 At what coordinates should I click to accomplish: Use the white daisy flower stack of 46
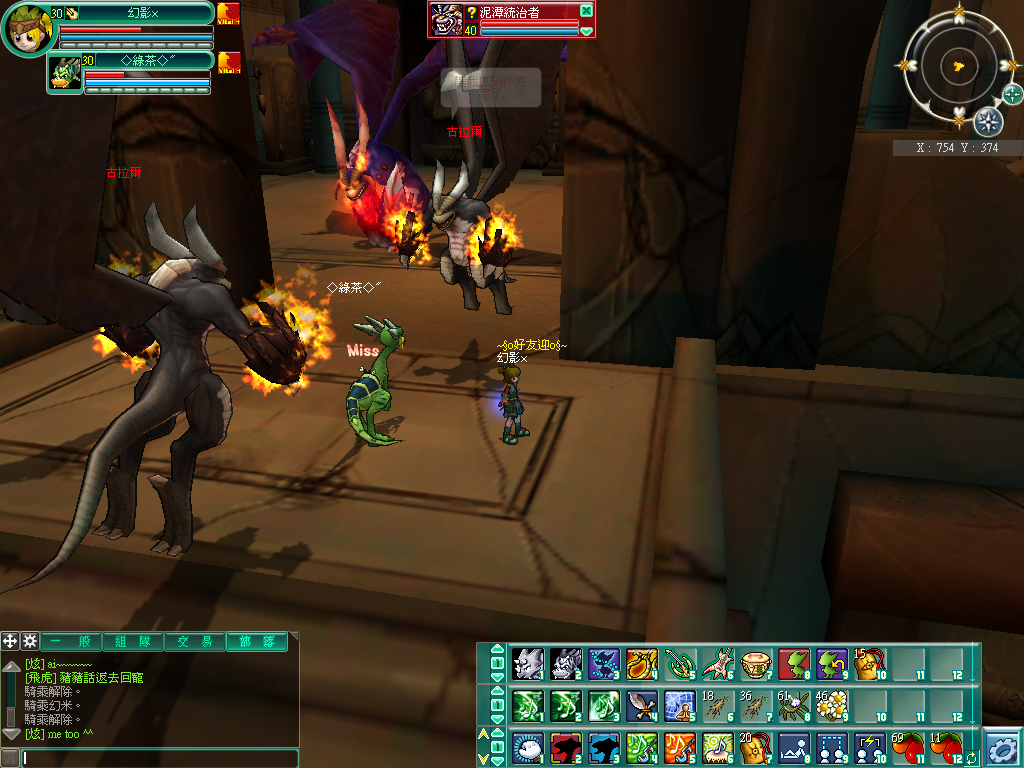pyautogui.click(x=831, y=706)
